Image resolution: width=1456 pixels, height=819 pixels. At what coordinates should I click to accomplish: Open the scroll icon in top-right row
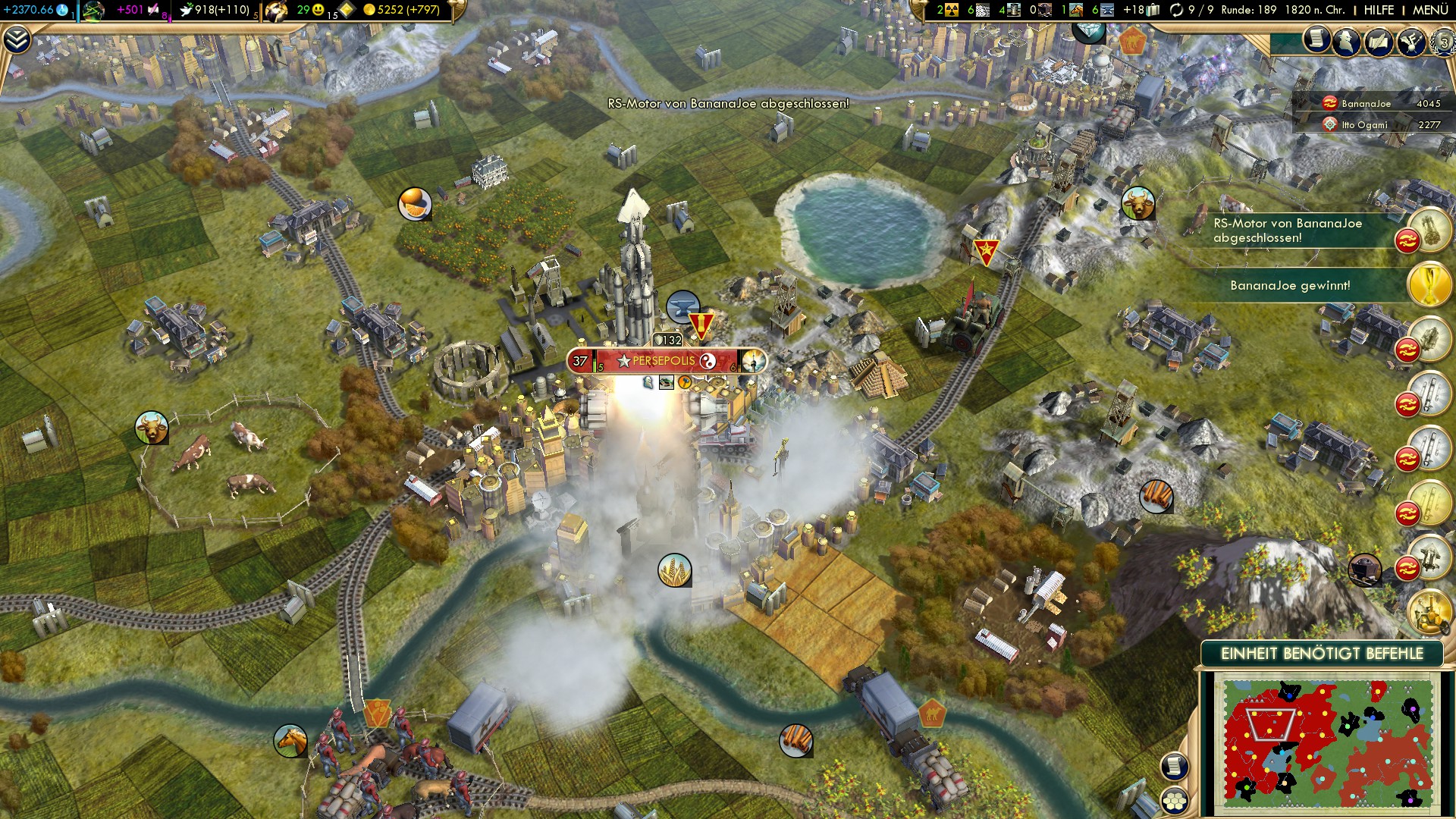[1316, 39]
